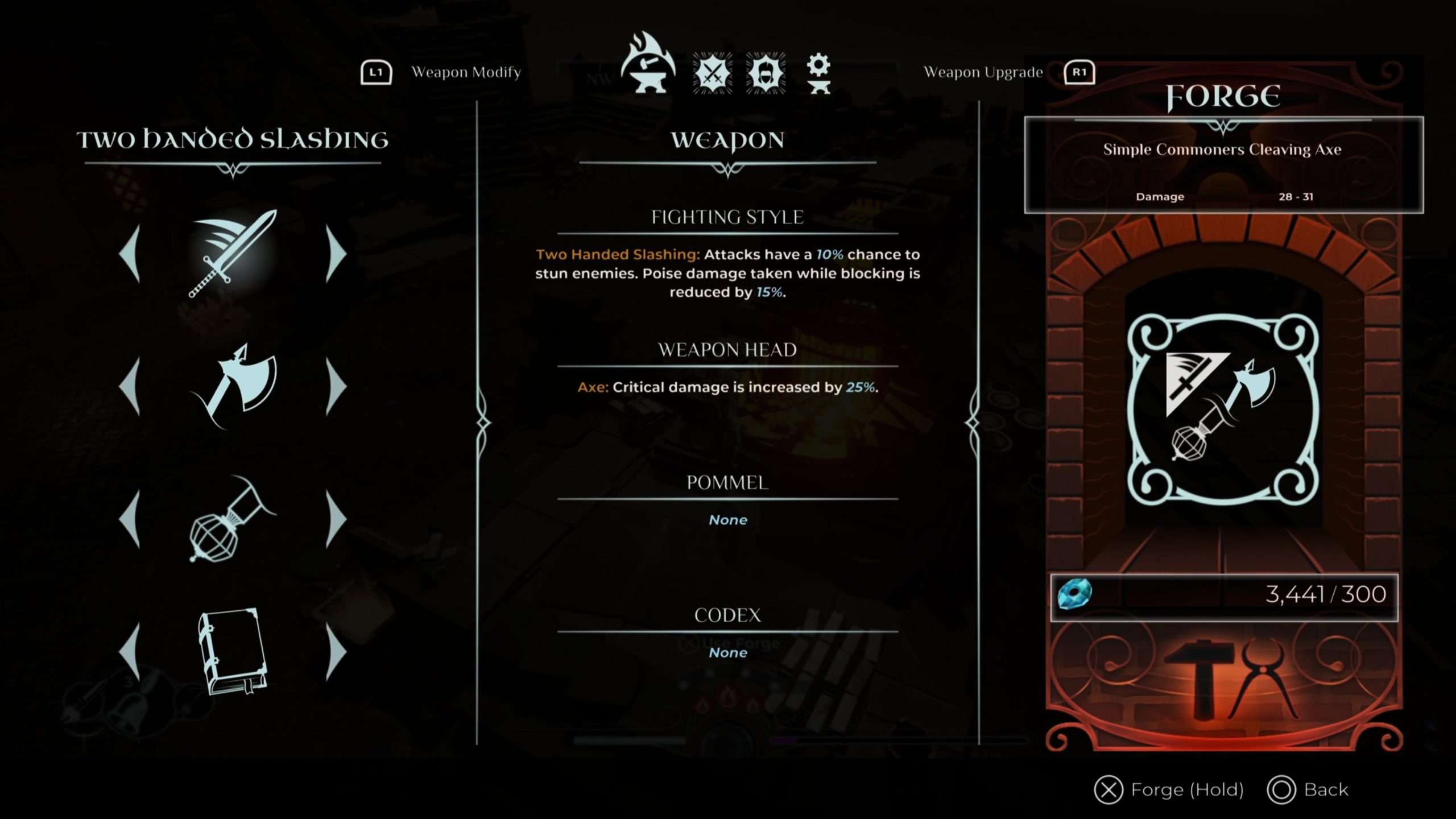Click the Forge (Hold) button
This screenshot has width=1456, height=819.
click(1169, 790)
